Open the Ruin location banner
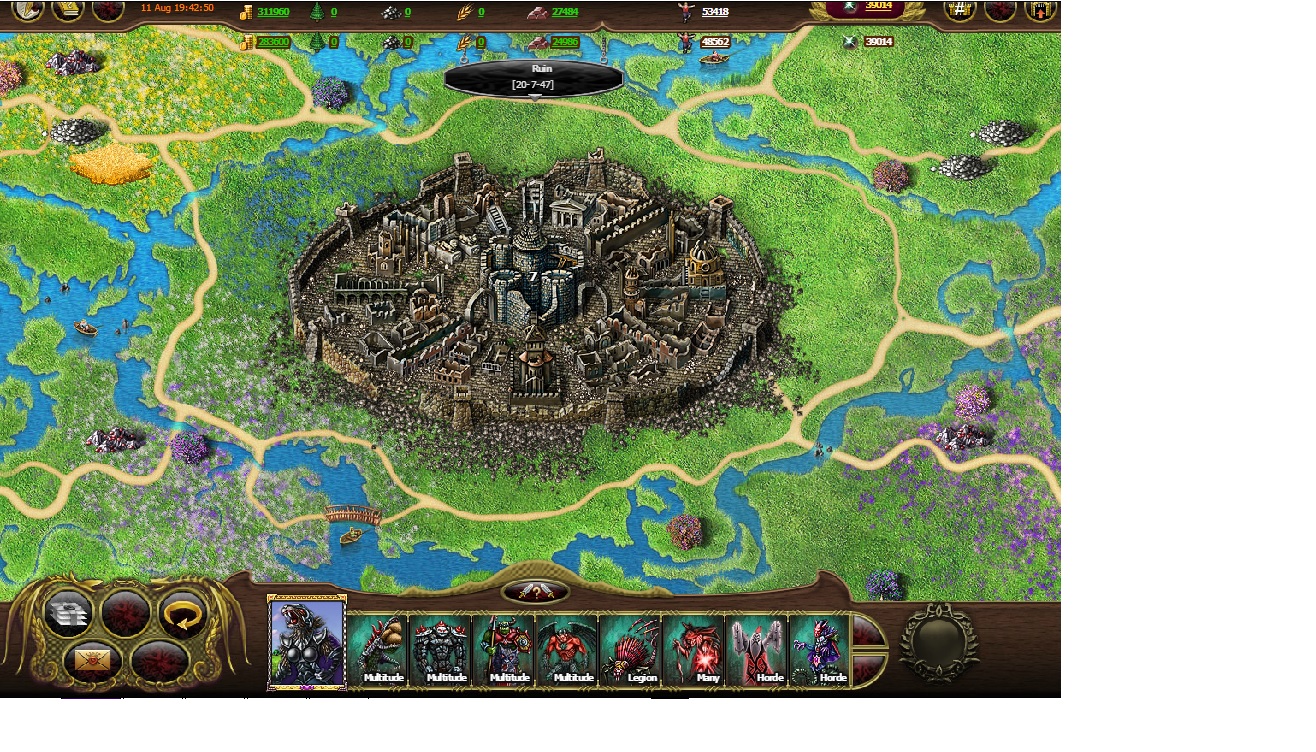The image size is (1316, 752). [x=534, y=77]
